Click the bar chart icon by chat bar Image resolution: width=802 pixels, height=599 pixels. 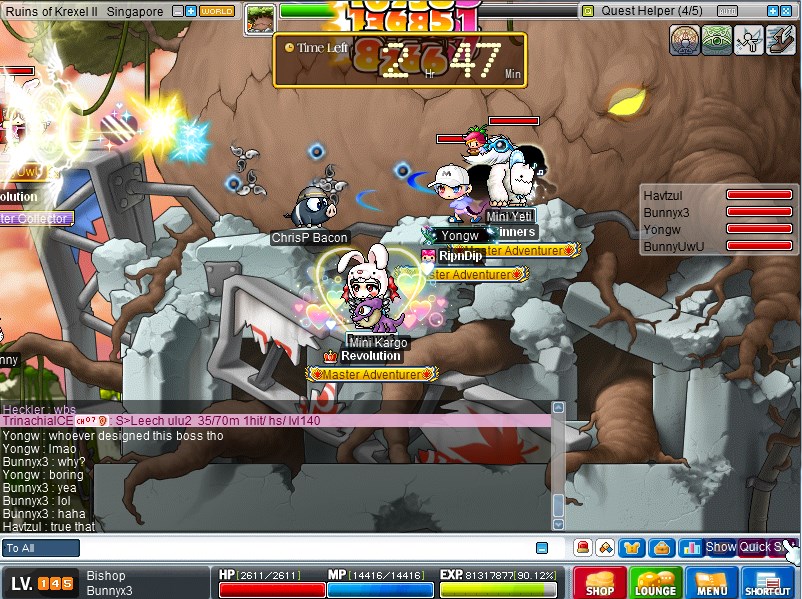[689, 547]
